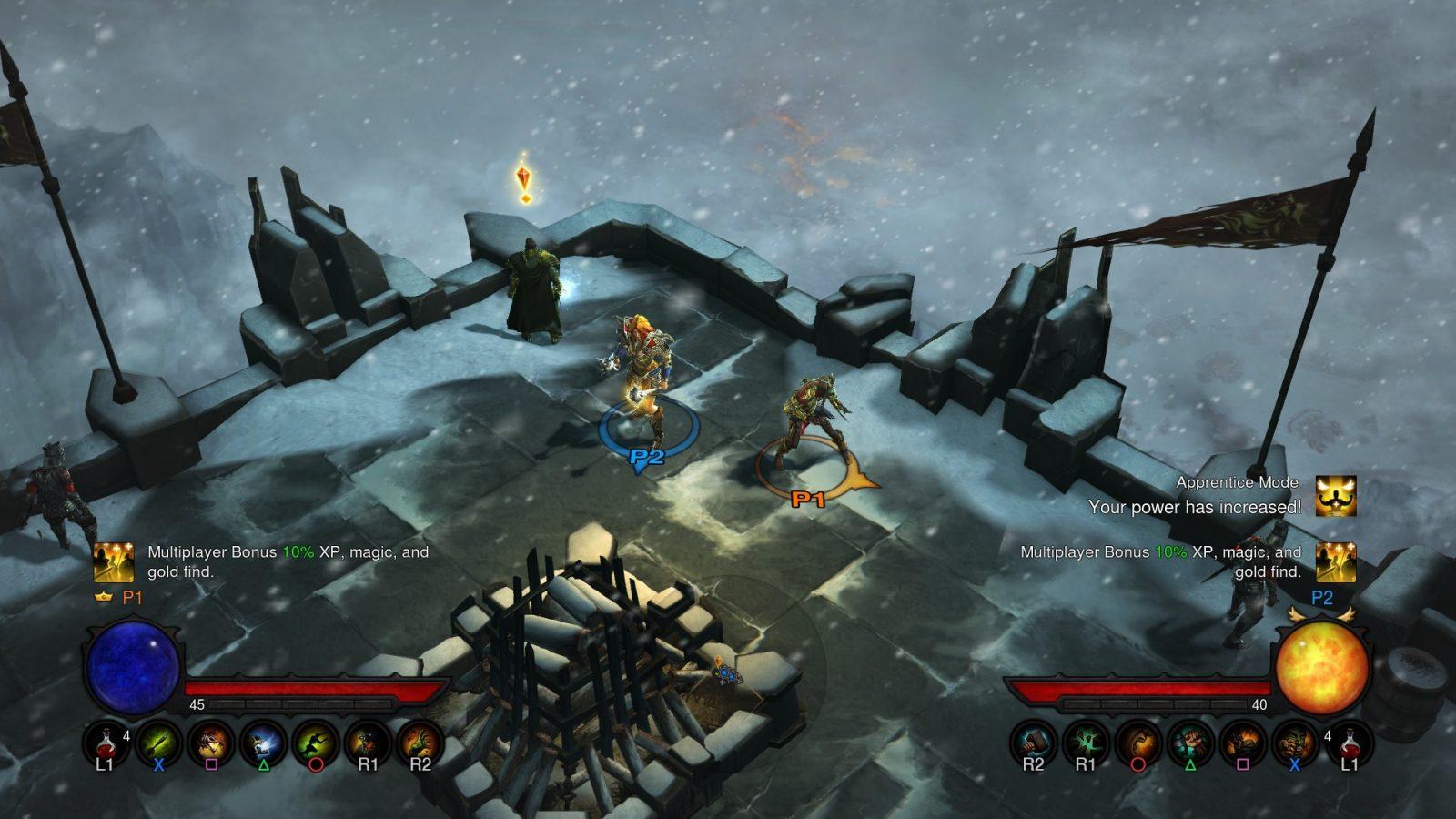Use P2's barbarian punch skill
The width and height of the screenshot is (1456, 819).
pos(1294,743)
